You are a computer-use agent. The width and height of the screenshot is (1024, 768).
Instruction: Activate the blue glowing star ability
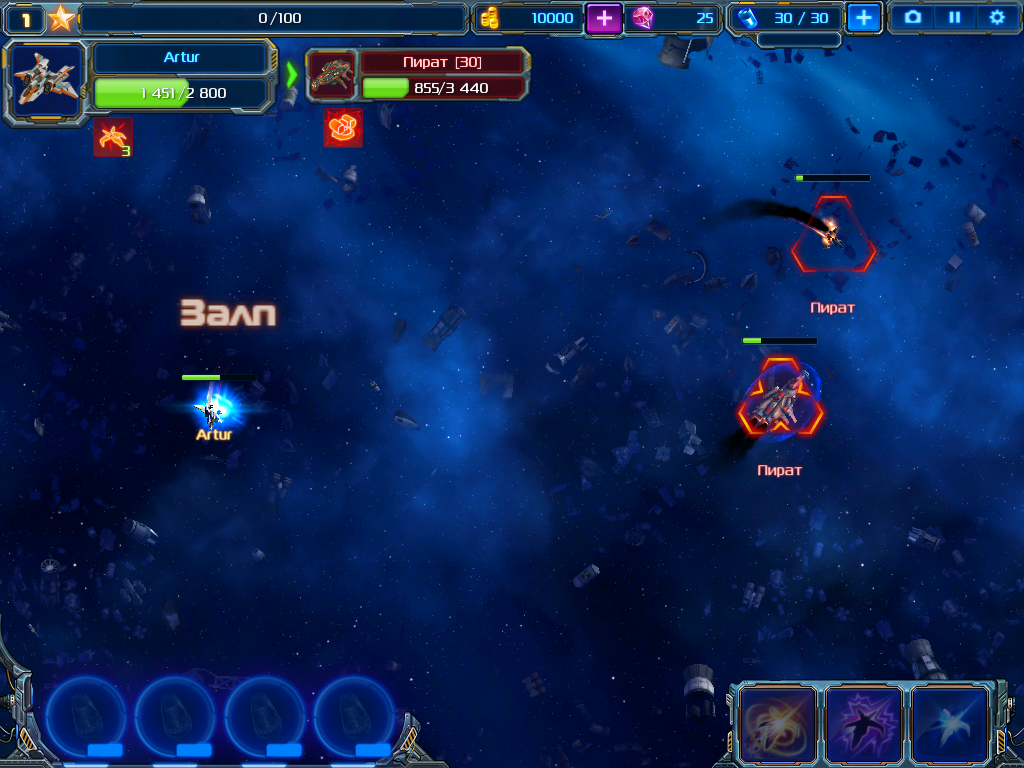(x=949, y=723)
